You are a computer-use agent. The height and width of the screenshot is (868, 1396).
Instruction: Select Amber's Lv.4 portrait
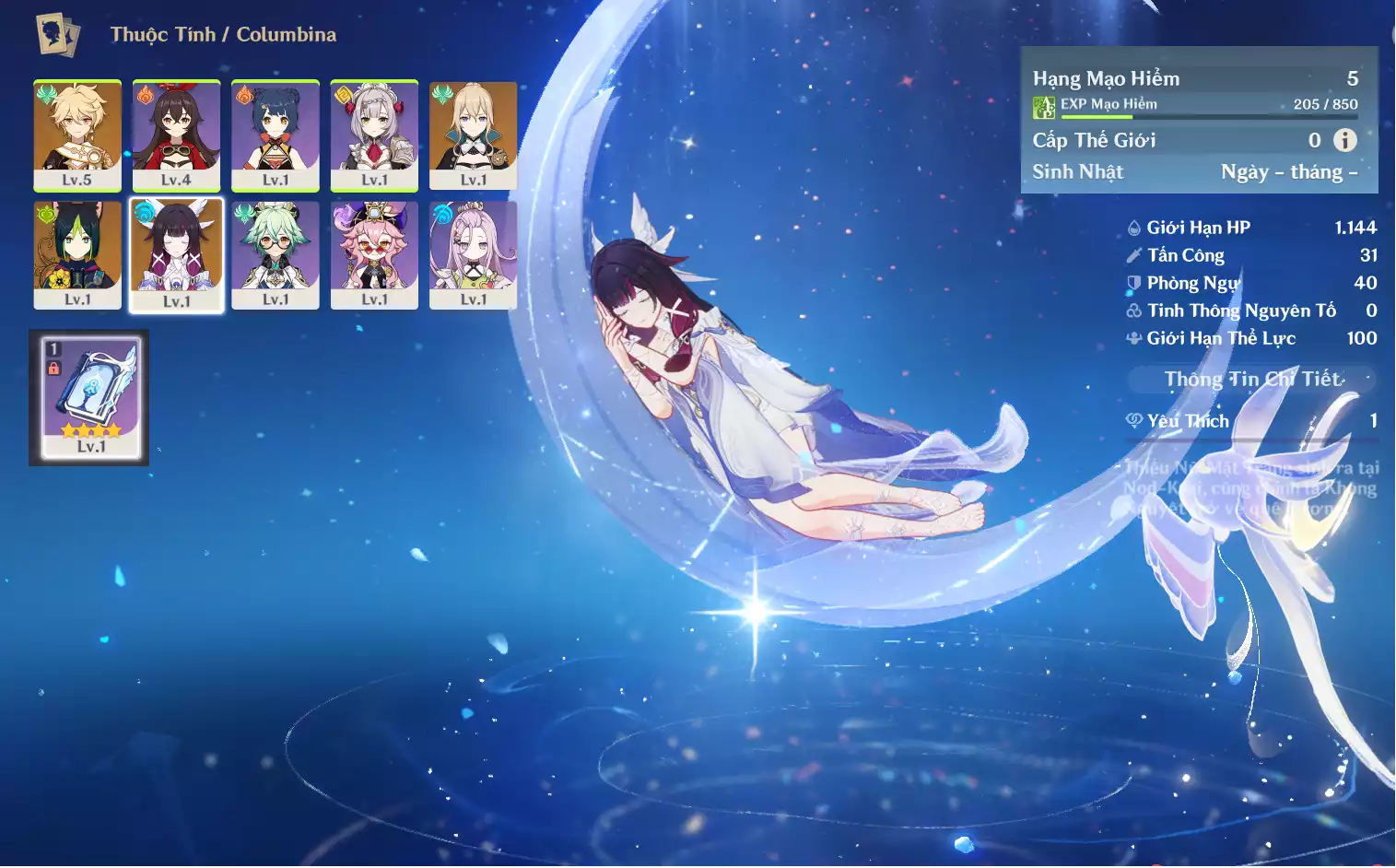tap(176, 135)
